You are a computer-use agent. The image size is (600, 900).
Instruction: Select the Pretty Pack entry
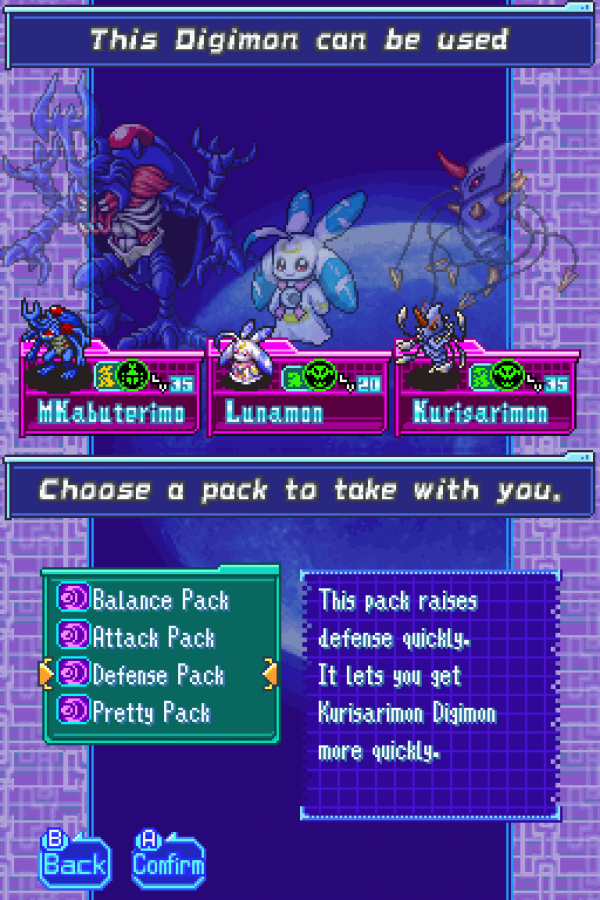(x=151, y=713)
